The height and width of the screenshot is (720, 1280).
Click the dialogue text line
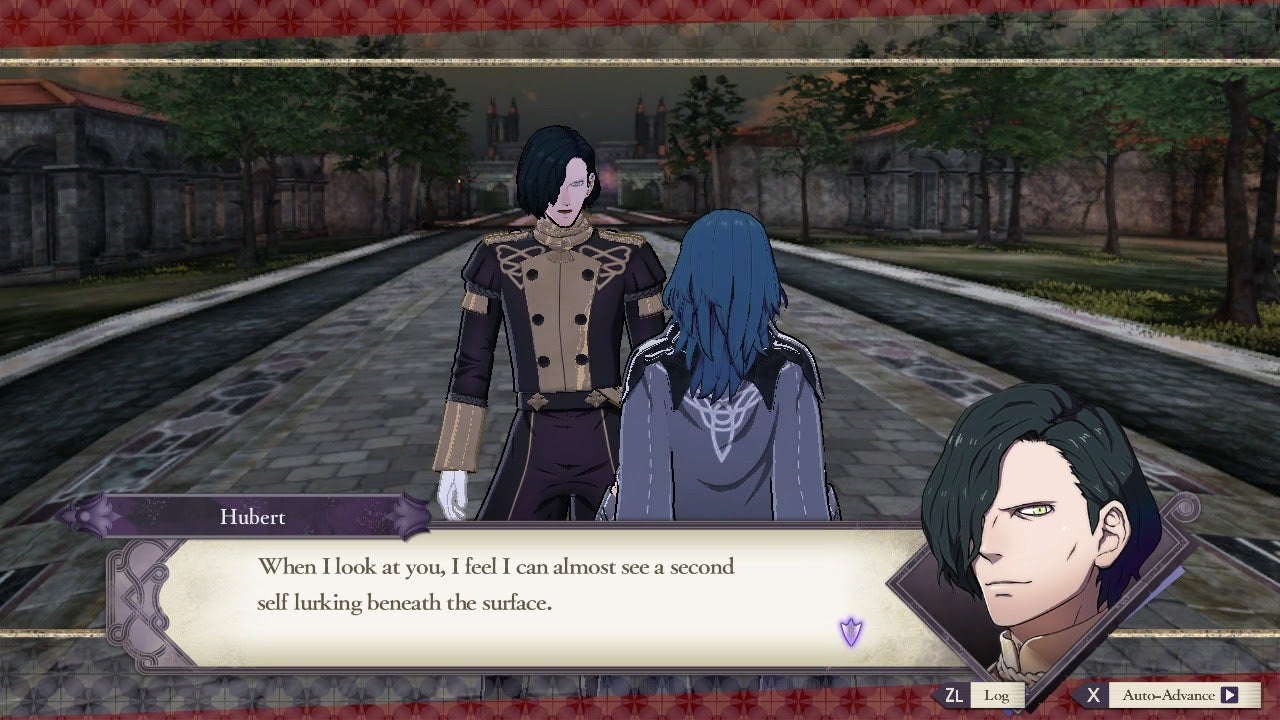[x=500, y=566]
